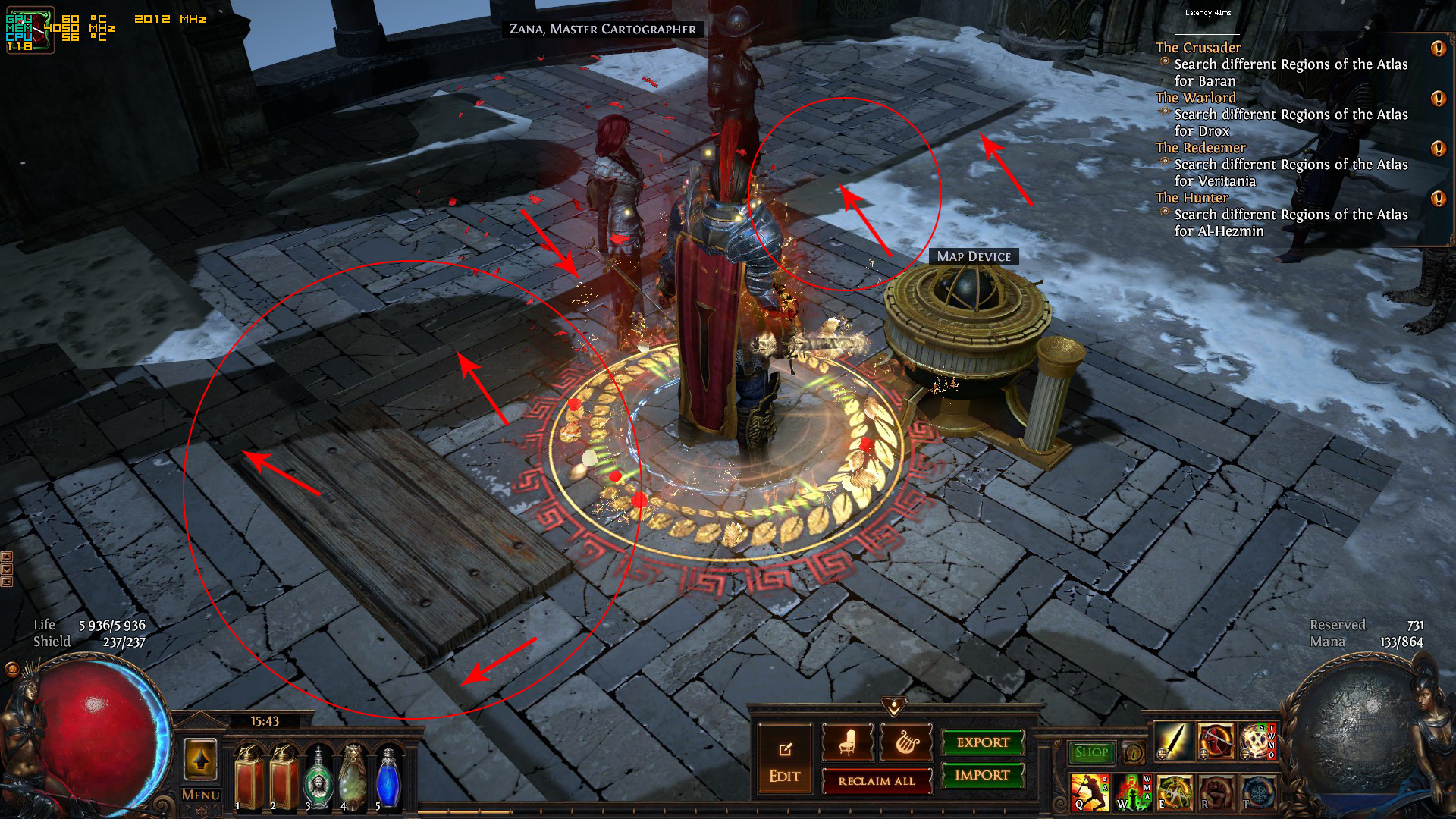Click The Hunter quest alert icon
The image size is (1456, 819).
point(1438,199)
